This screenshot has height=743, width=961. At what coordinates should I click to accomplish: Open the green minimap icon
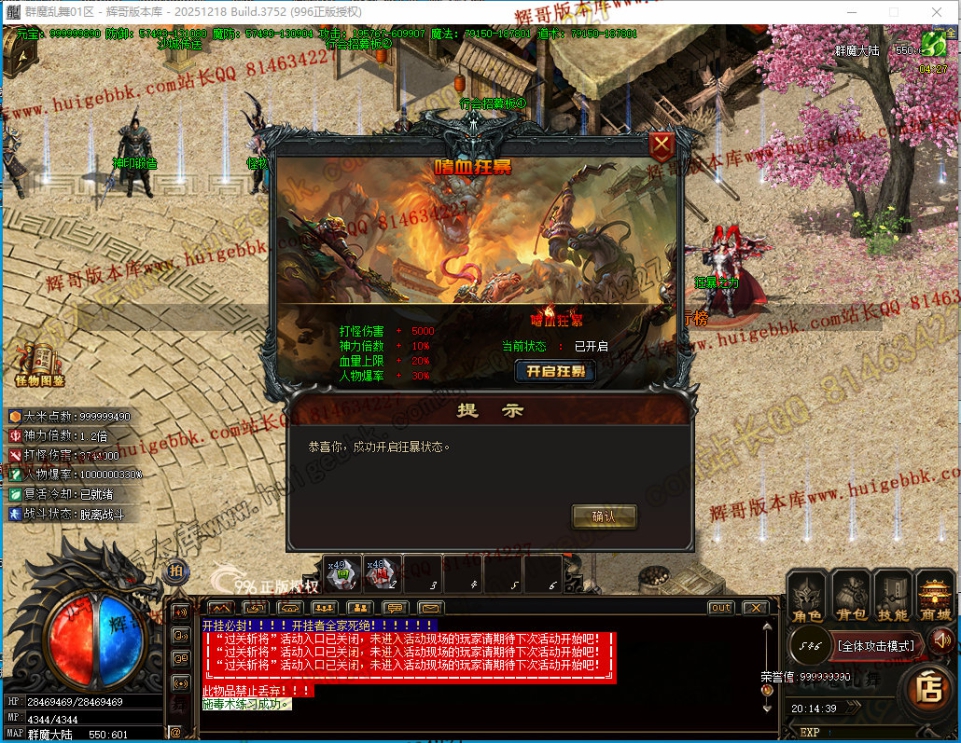pyautogui.click(x=934, y=44)
